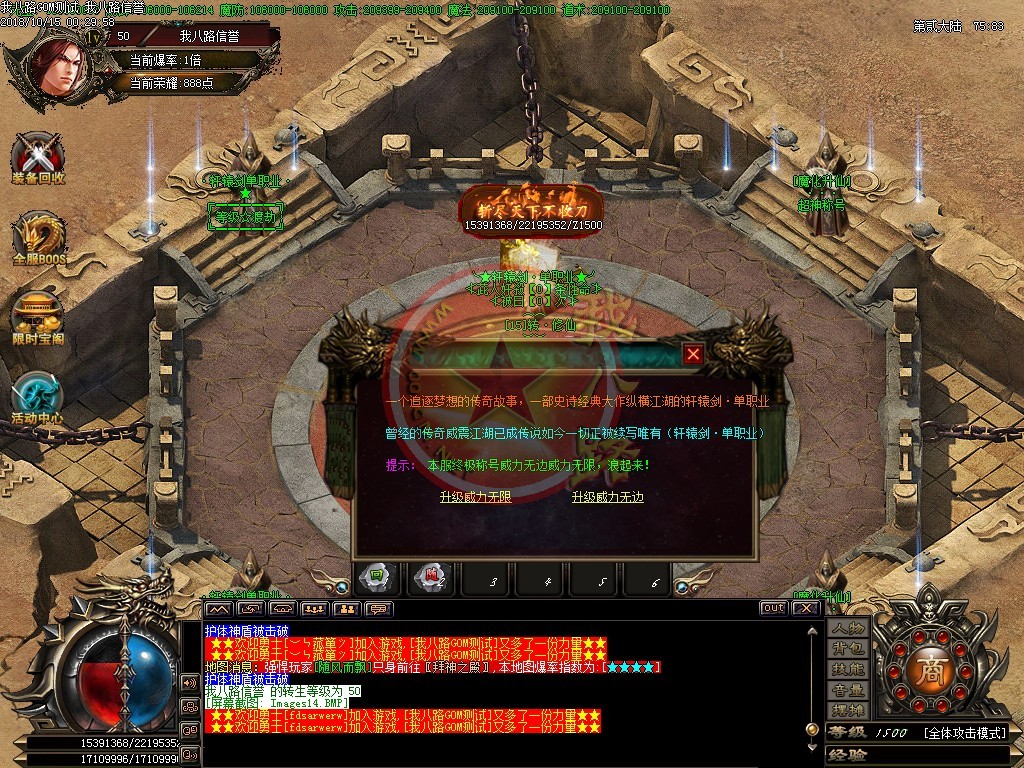Open the 商 shop orb button

tap(927, 667)
